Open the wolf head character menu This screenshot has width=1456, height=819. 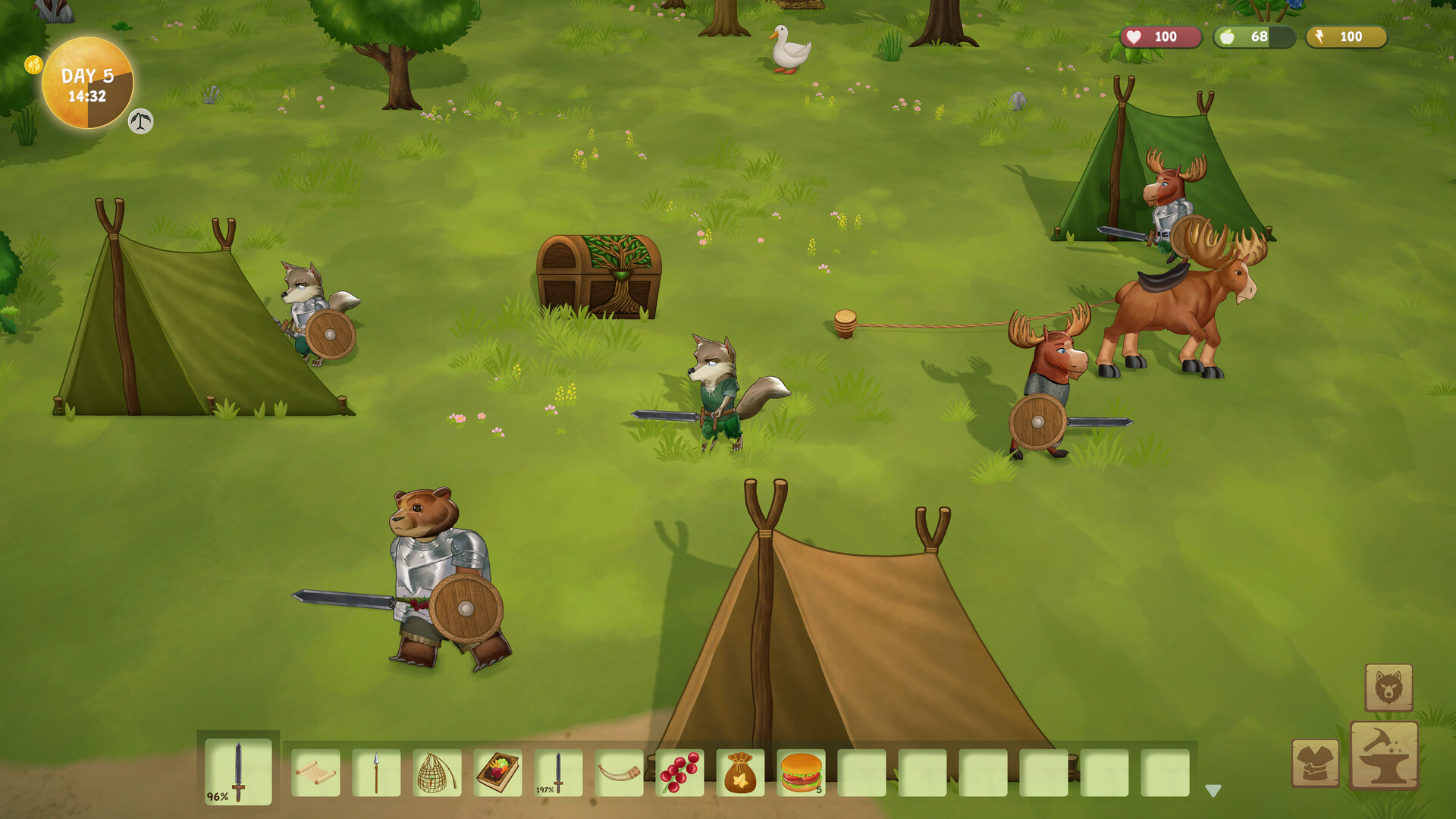[1389, 688]
